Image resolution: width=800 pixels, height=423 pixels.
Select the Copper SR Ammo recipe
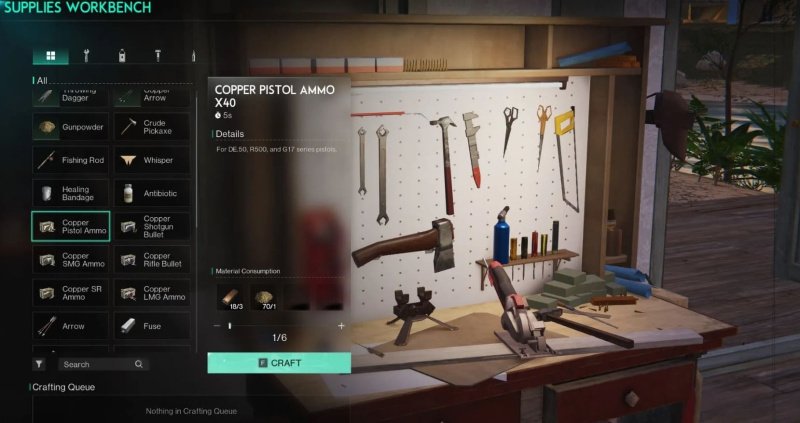(x=70, y=292)
